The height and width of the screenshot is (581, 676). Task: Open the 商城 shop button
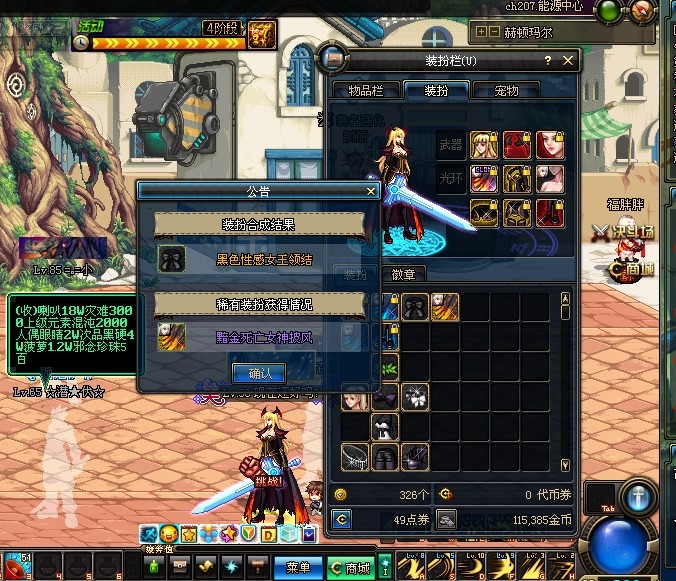pos(349,567)
